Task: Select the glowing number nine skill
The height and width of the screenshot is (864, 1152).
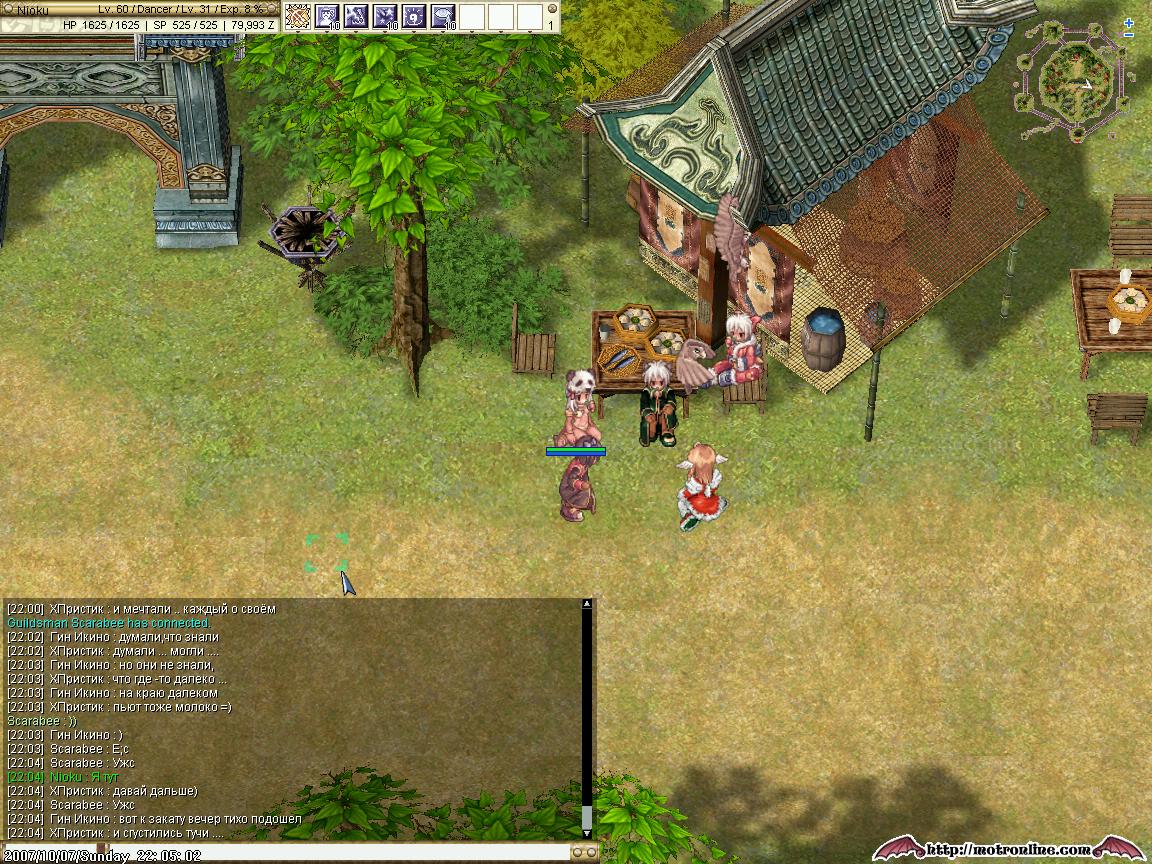Action: click(414, 16)
